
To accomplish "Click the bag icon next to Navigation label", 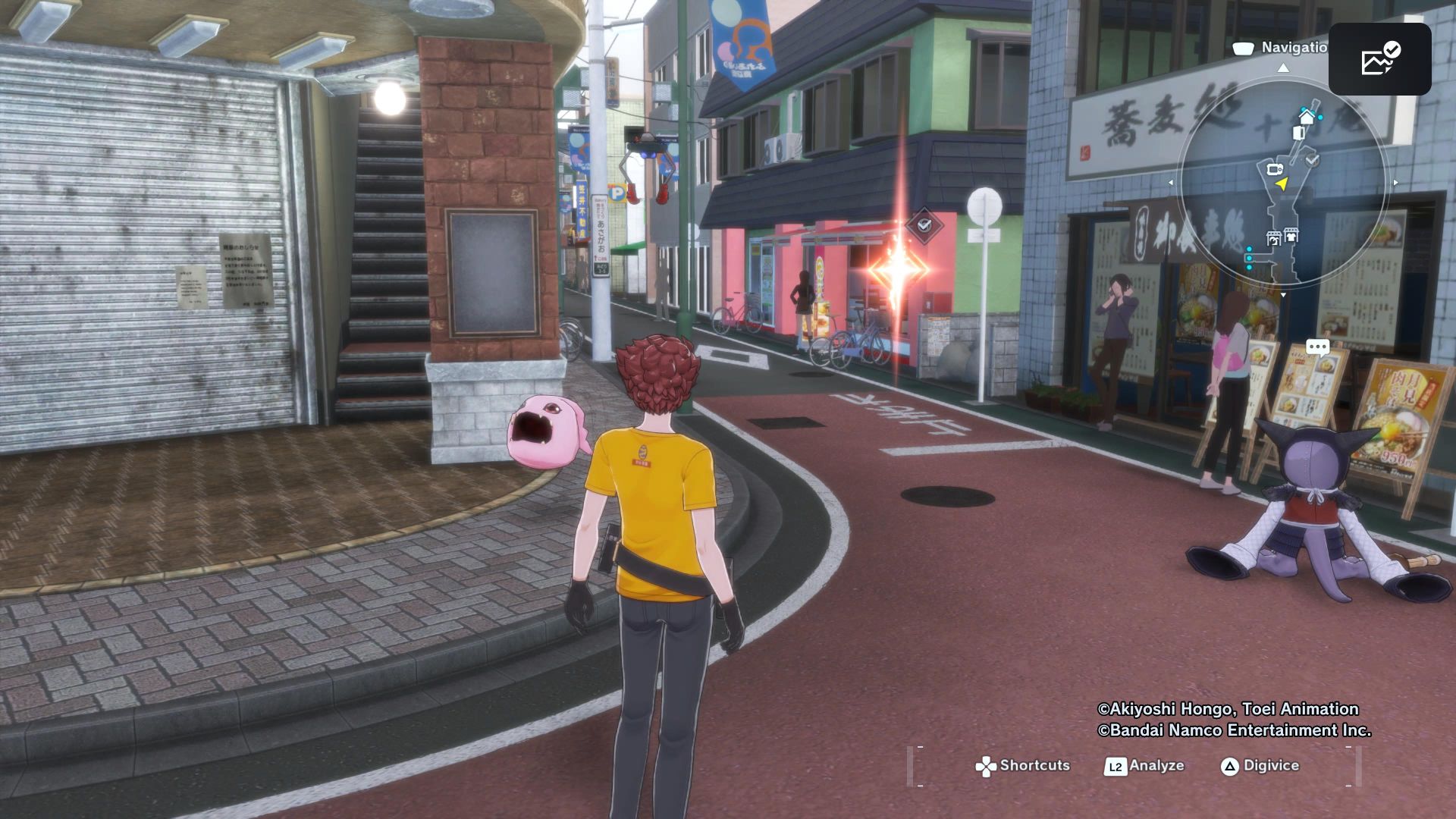I will [1242, 47].
